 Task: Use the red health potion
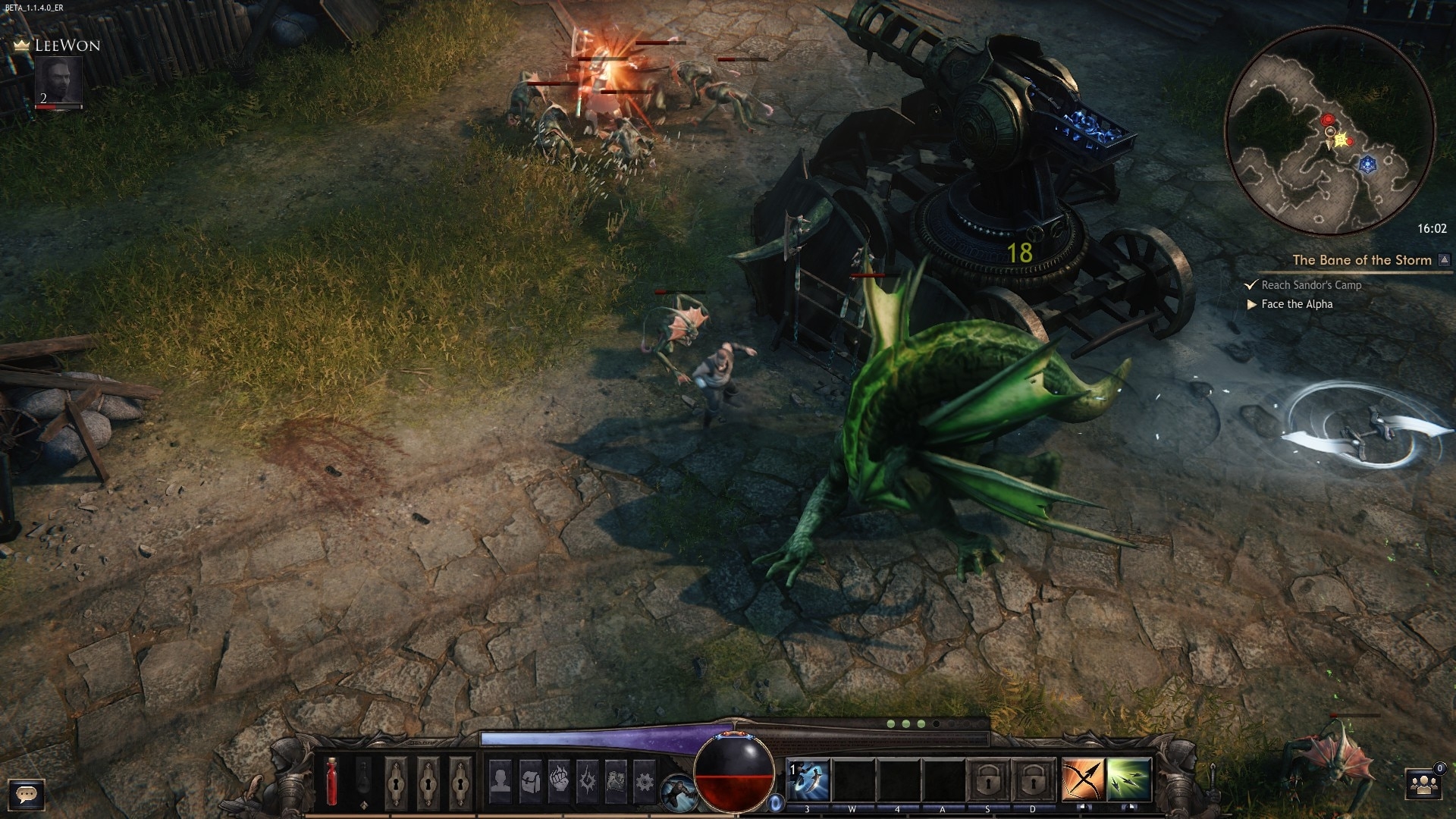331,780
